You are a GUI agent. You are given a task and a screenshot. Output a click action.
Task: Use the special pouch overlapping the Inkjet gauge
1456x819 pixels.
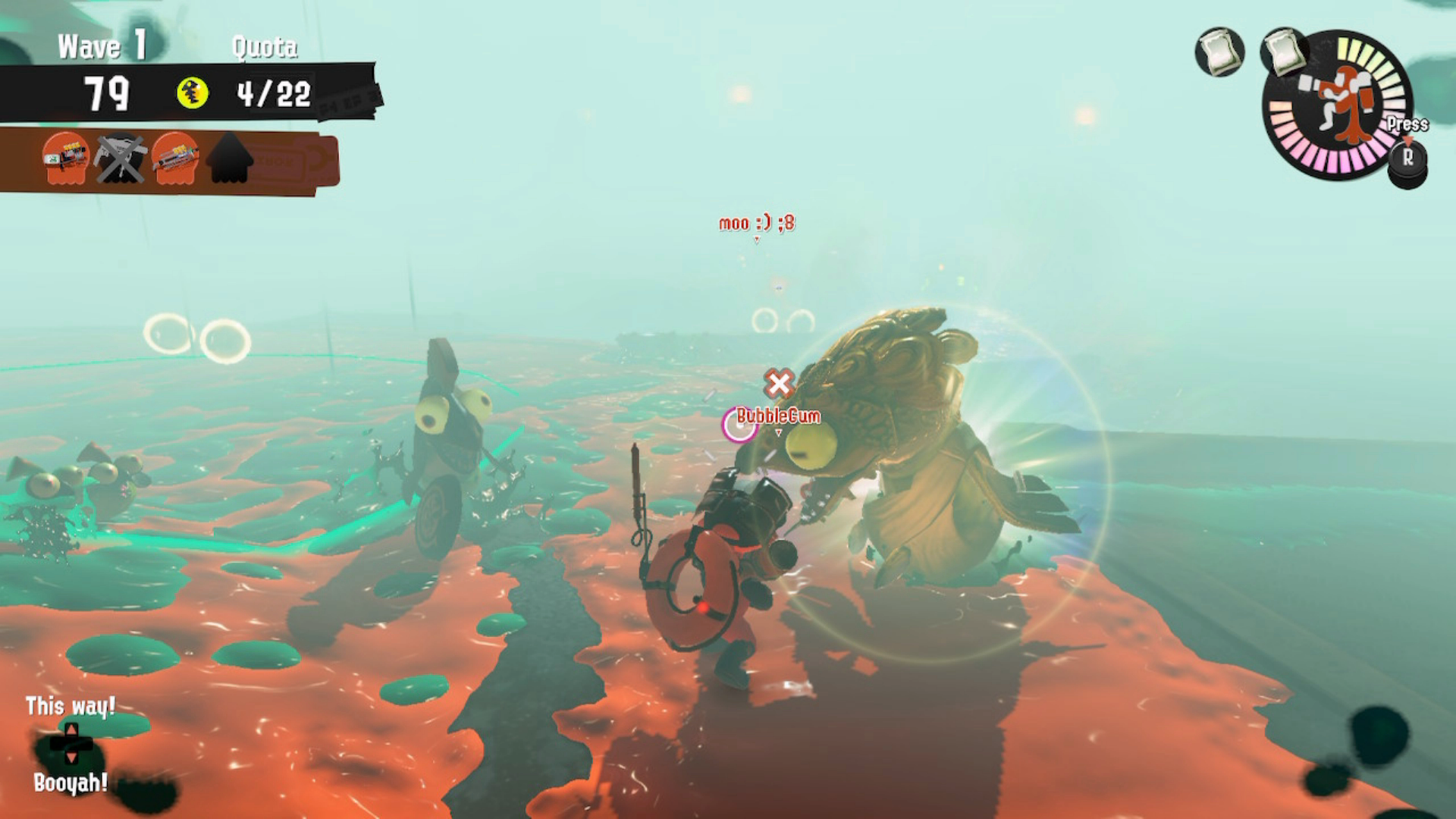coord(1282,50)
